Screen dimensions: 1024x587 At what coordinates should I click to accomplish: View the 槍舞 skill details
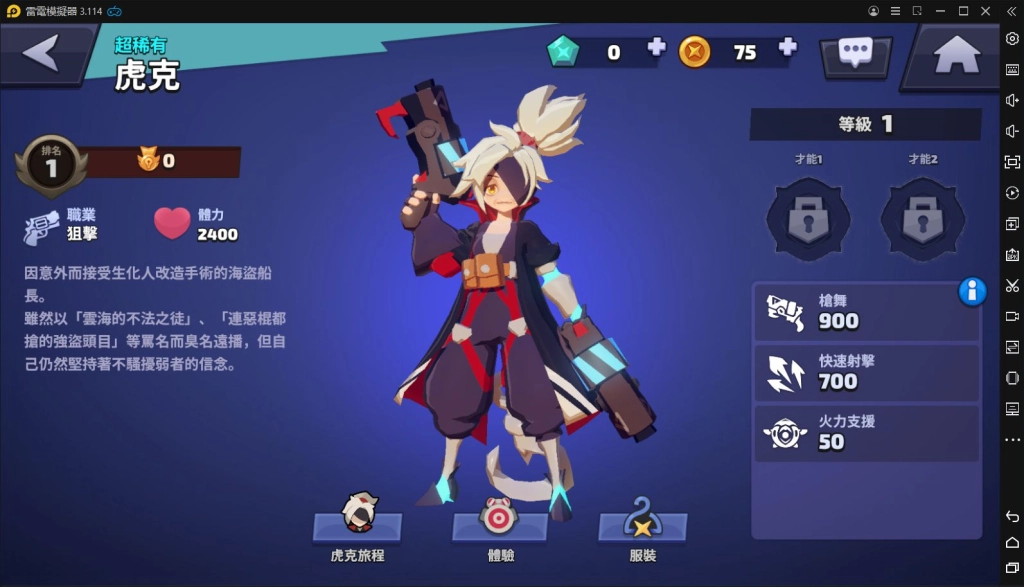tap(866, 312)
